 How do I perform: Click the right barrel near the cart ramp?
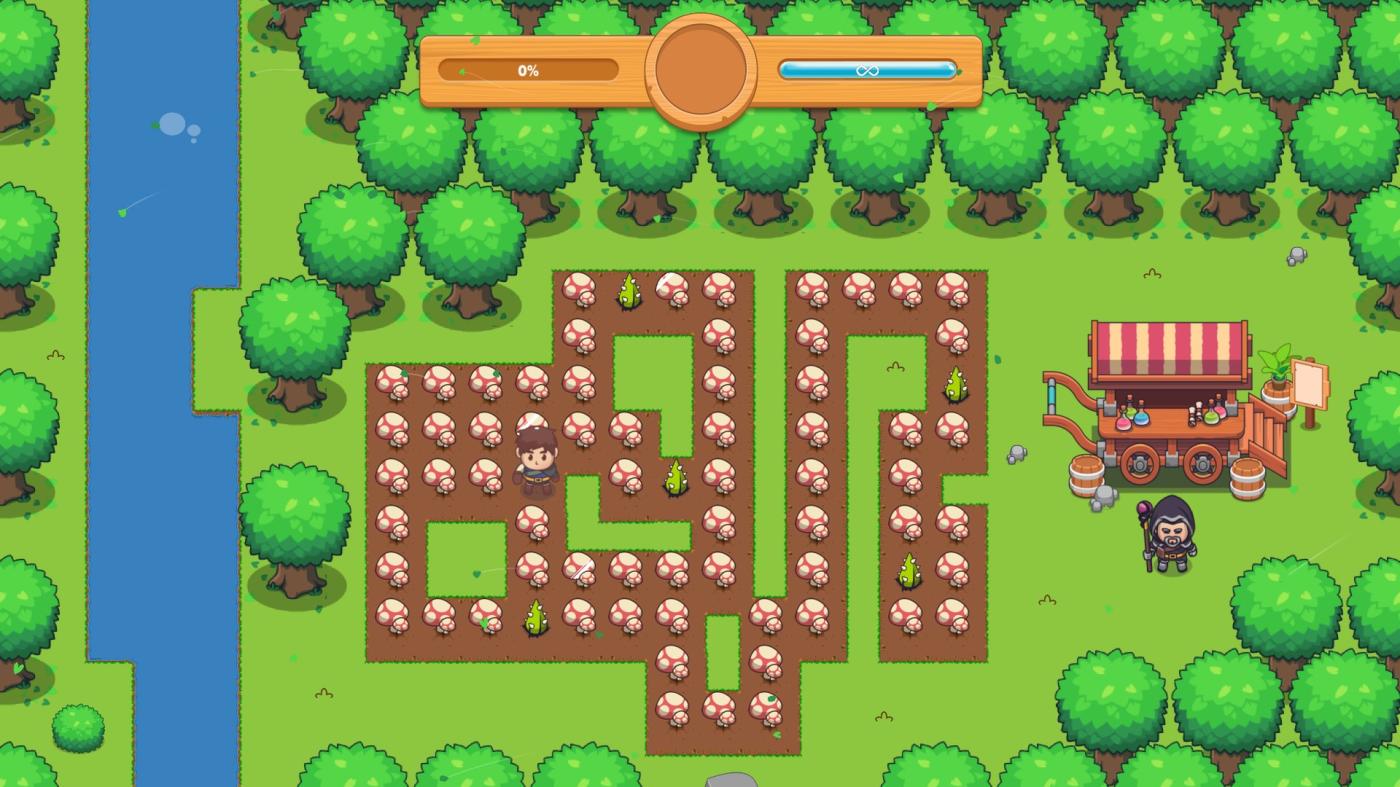[1246, 478]
